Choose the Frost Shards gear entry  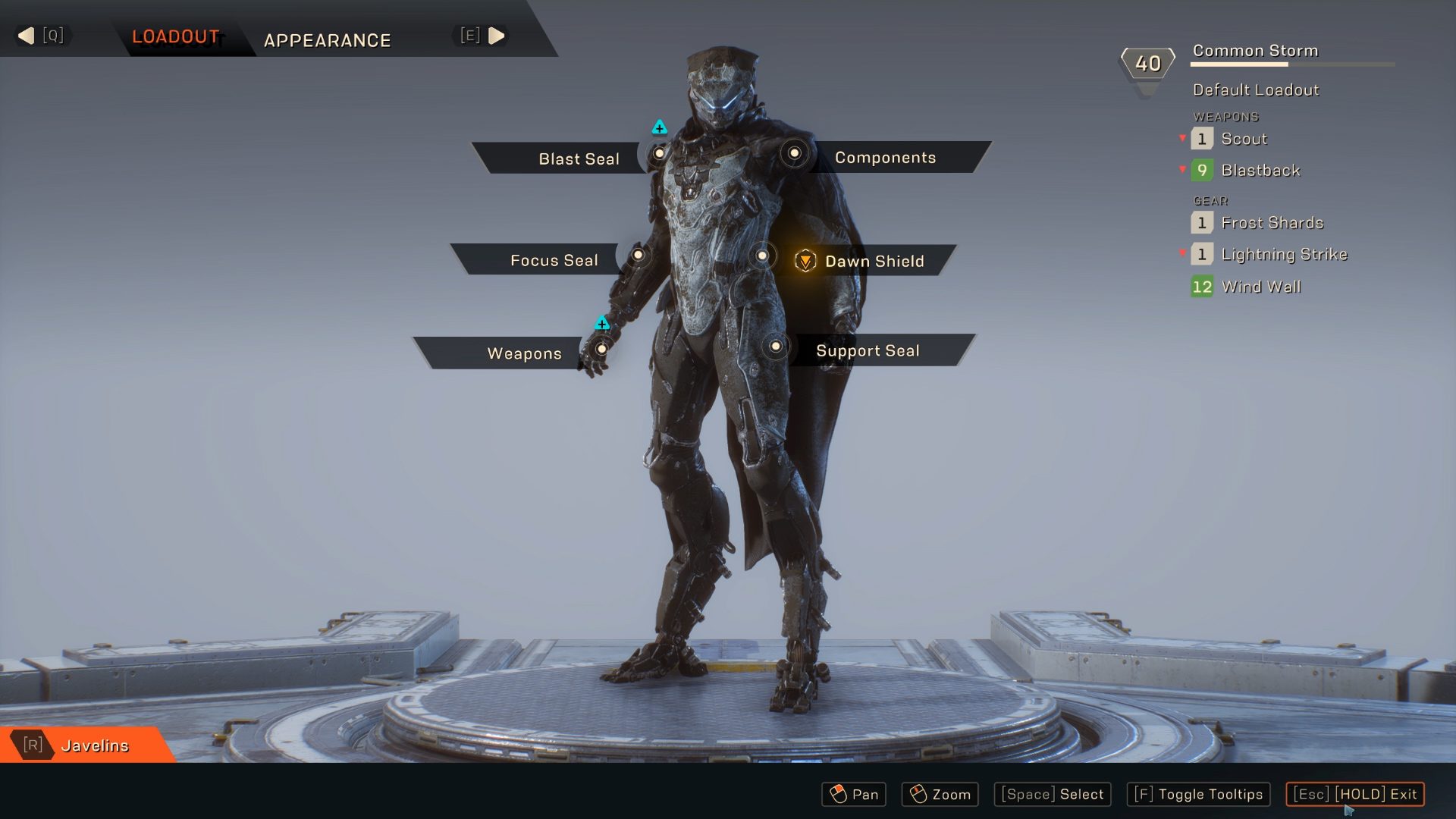coord(1272,223)
